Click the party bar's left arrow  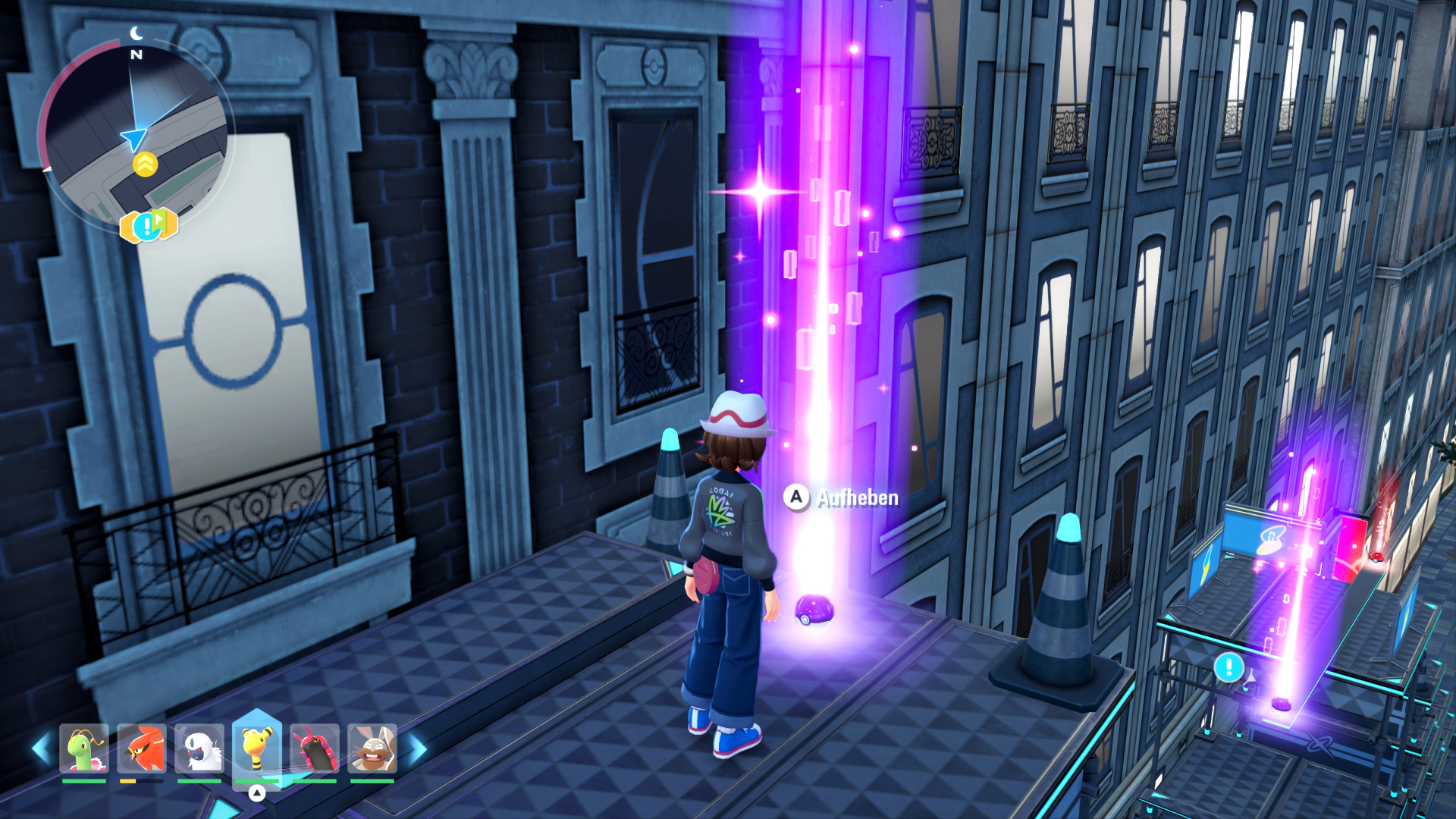click(41, 749)
